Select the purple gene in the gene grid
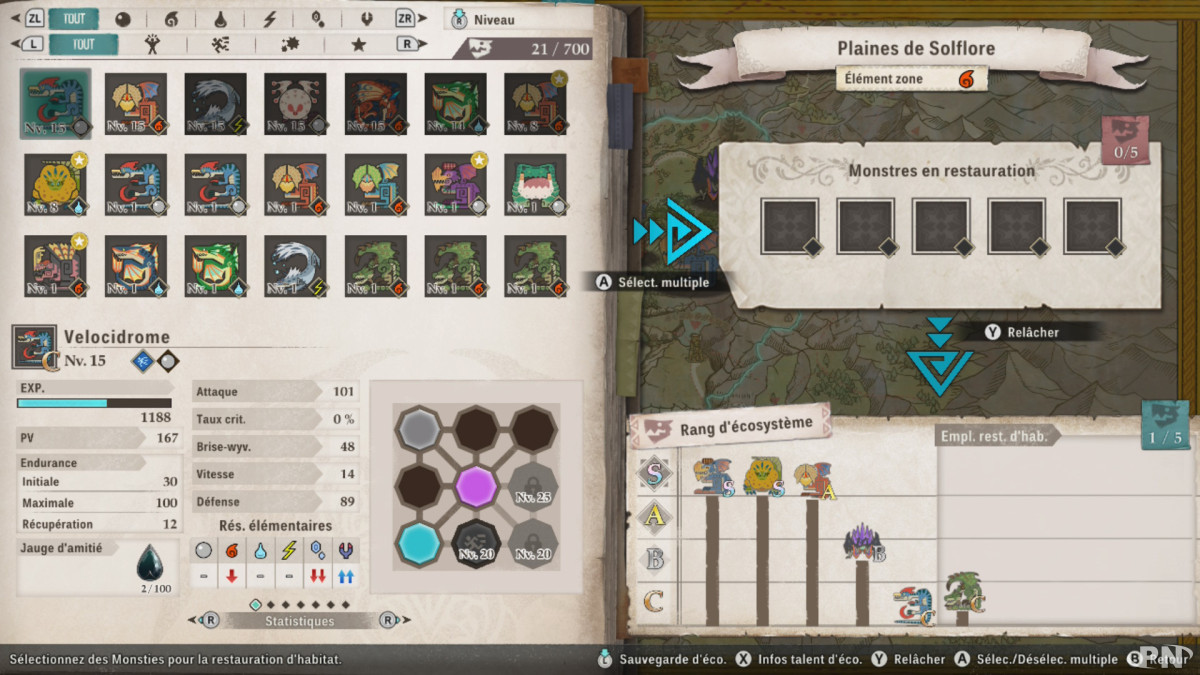Image resolution: width=1200 pixels, height=675 pixels. point(476,485)
